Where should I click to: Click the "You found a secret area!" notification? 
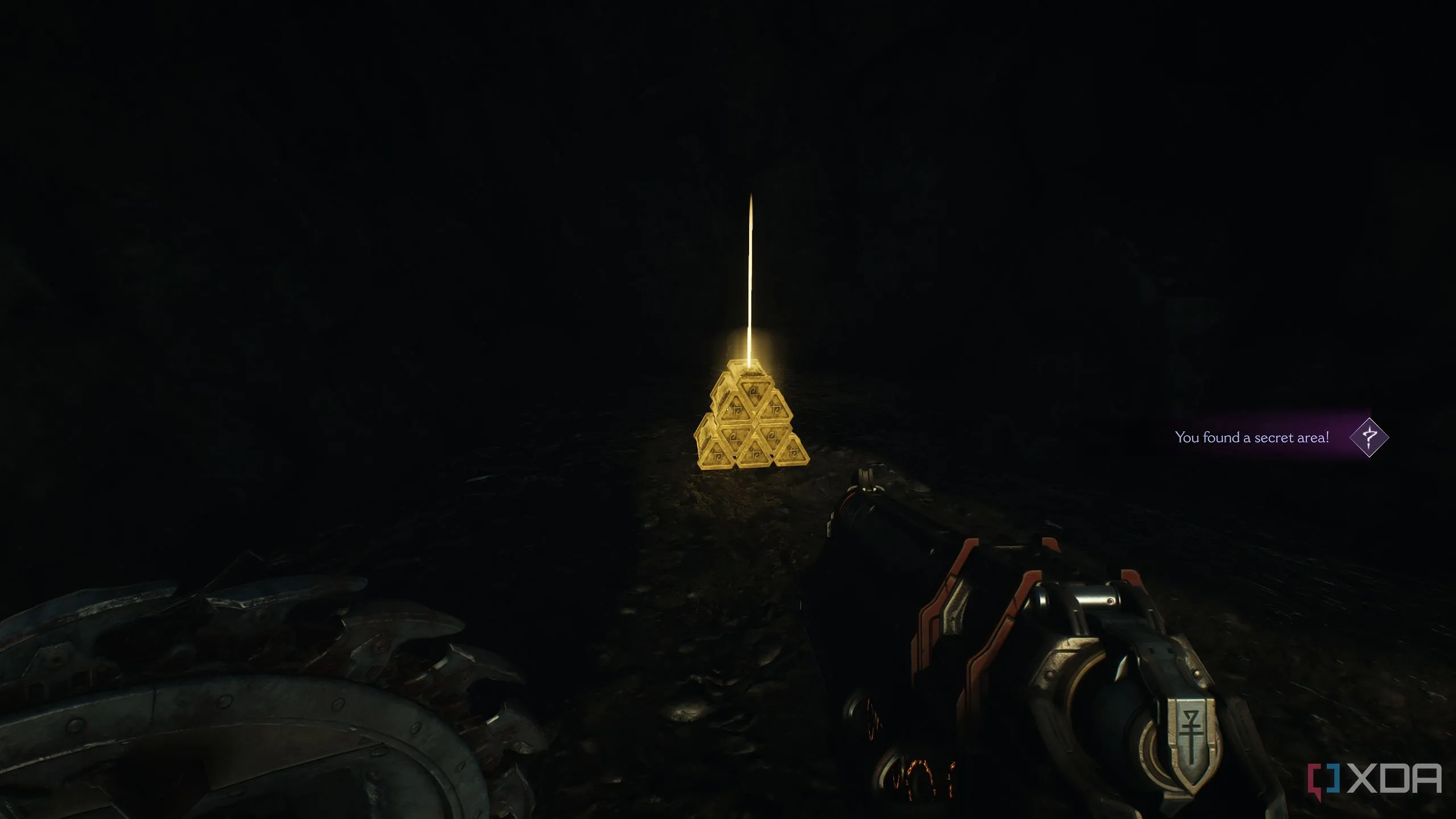[x=1252, y=437]
